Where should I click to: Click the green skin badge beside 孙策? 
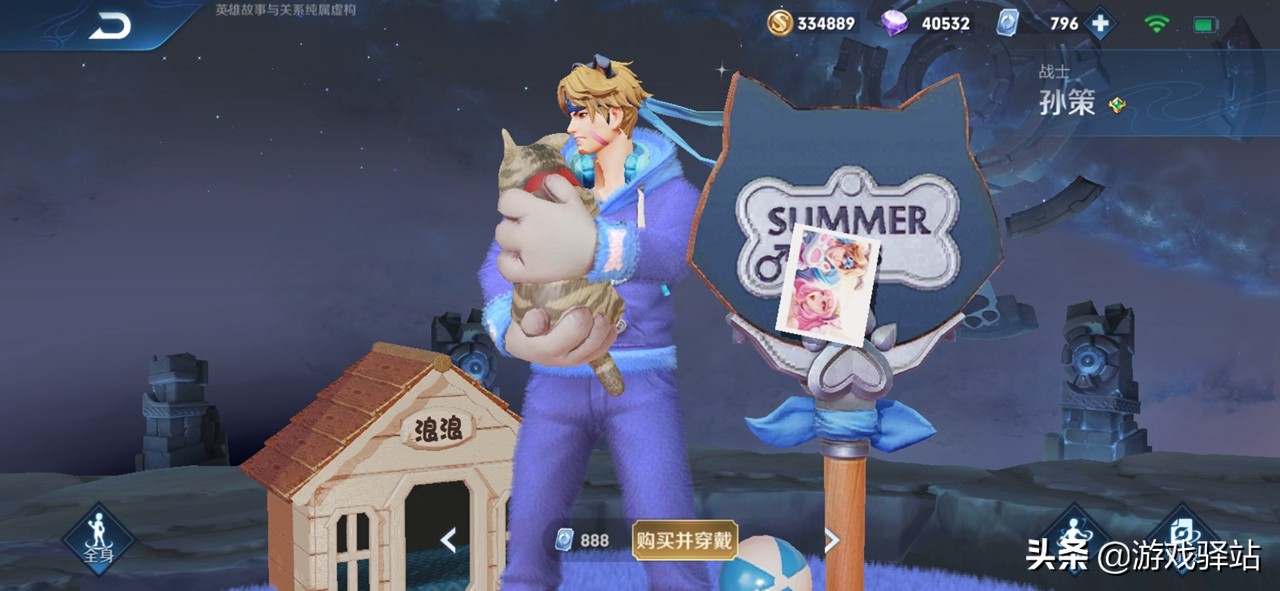click(x=1117, y=105)
